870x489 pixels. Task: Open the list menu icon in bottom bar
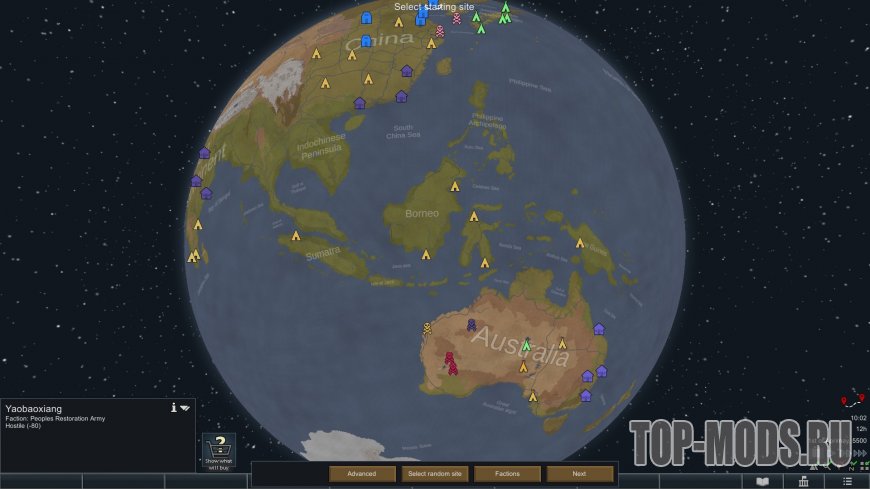846,481
